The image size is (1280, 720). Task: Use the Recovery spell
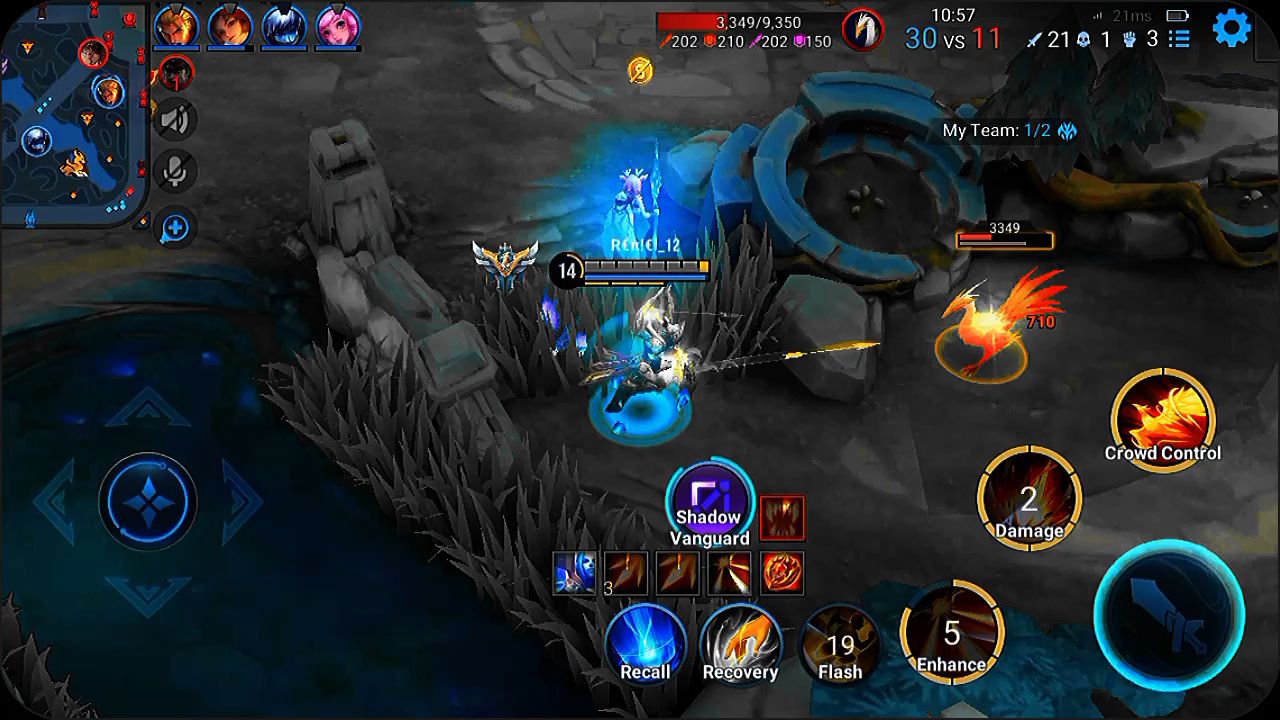[740, 645]
